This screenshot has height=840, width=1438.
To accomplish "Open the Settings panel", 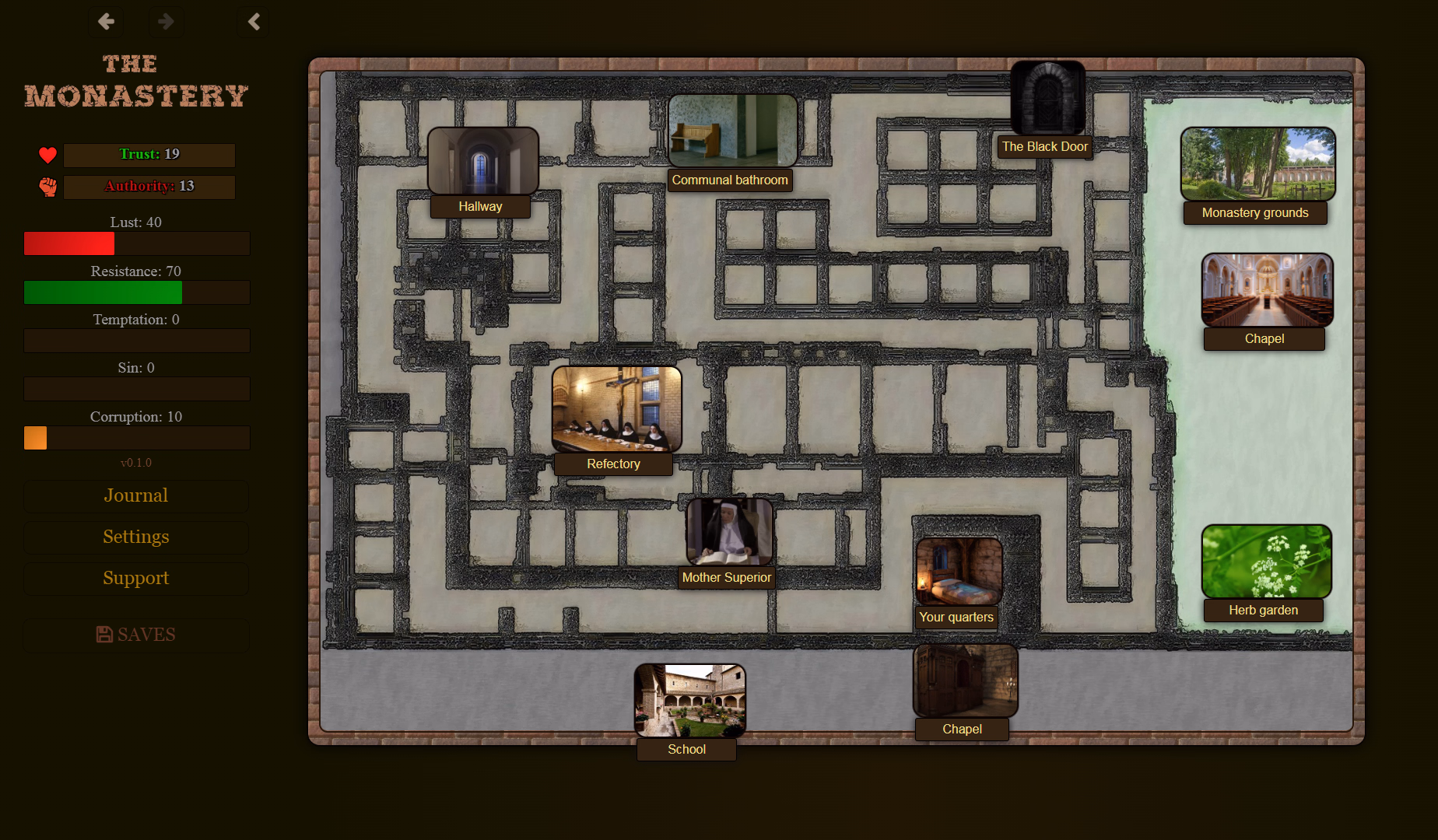I will (135, 537).
